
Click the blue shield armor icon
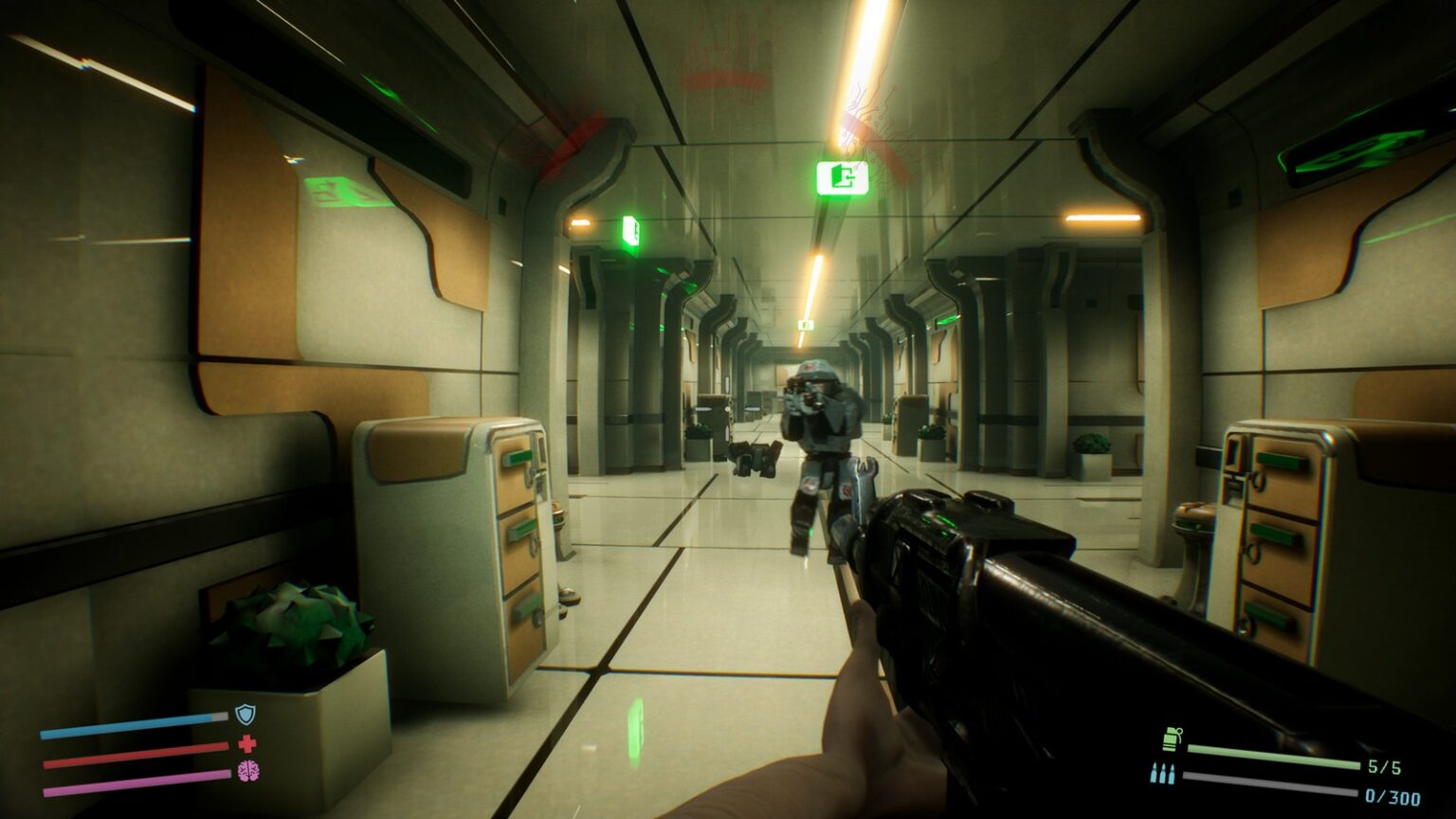tap(246, 715)
